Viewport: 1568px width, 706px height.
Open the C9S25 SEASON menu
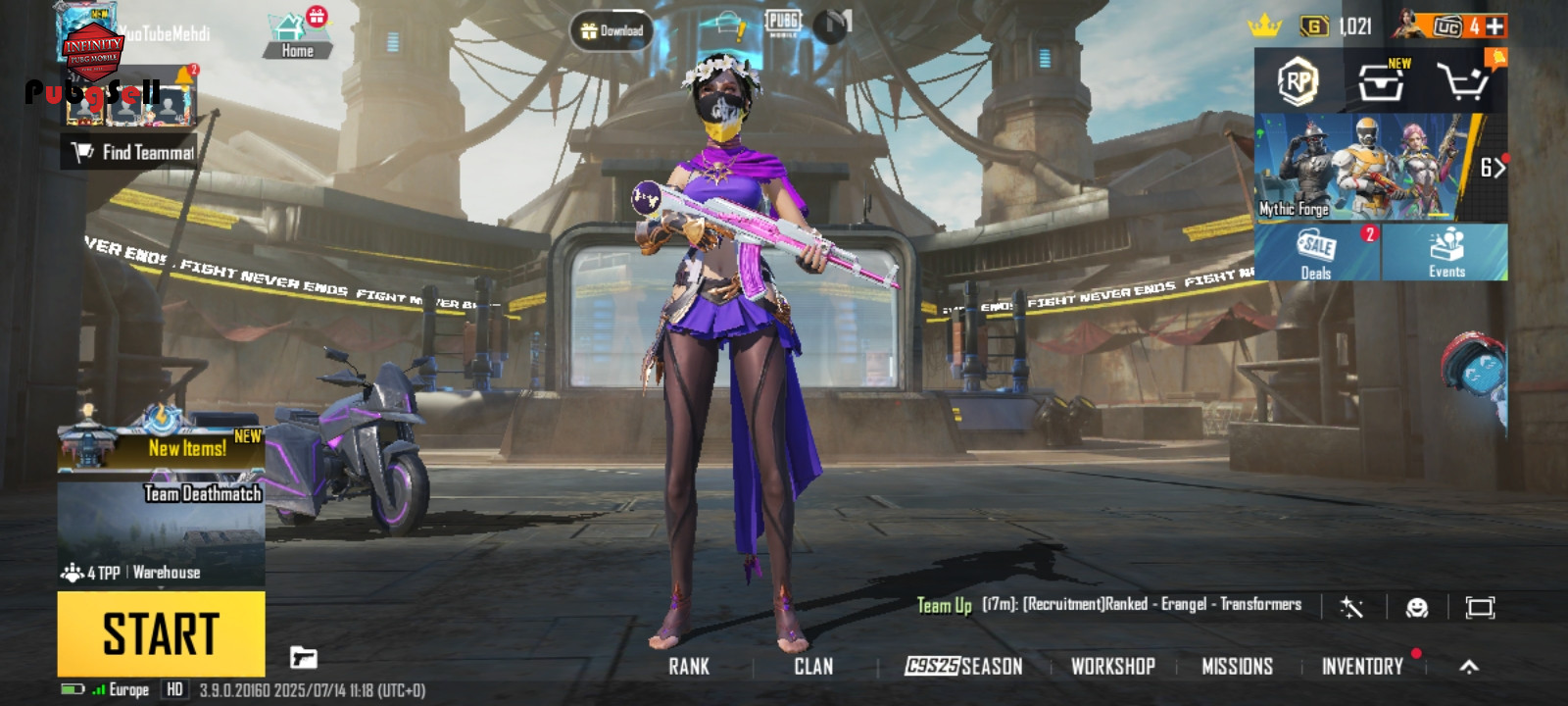click(x=963, y=667)
